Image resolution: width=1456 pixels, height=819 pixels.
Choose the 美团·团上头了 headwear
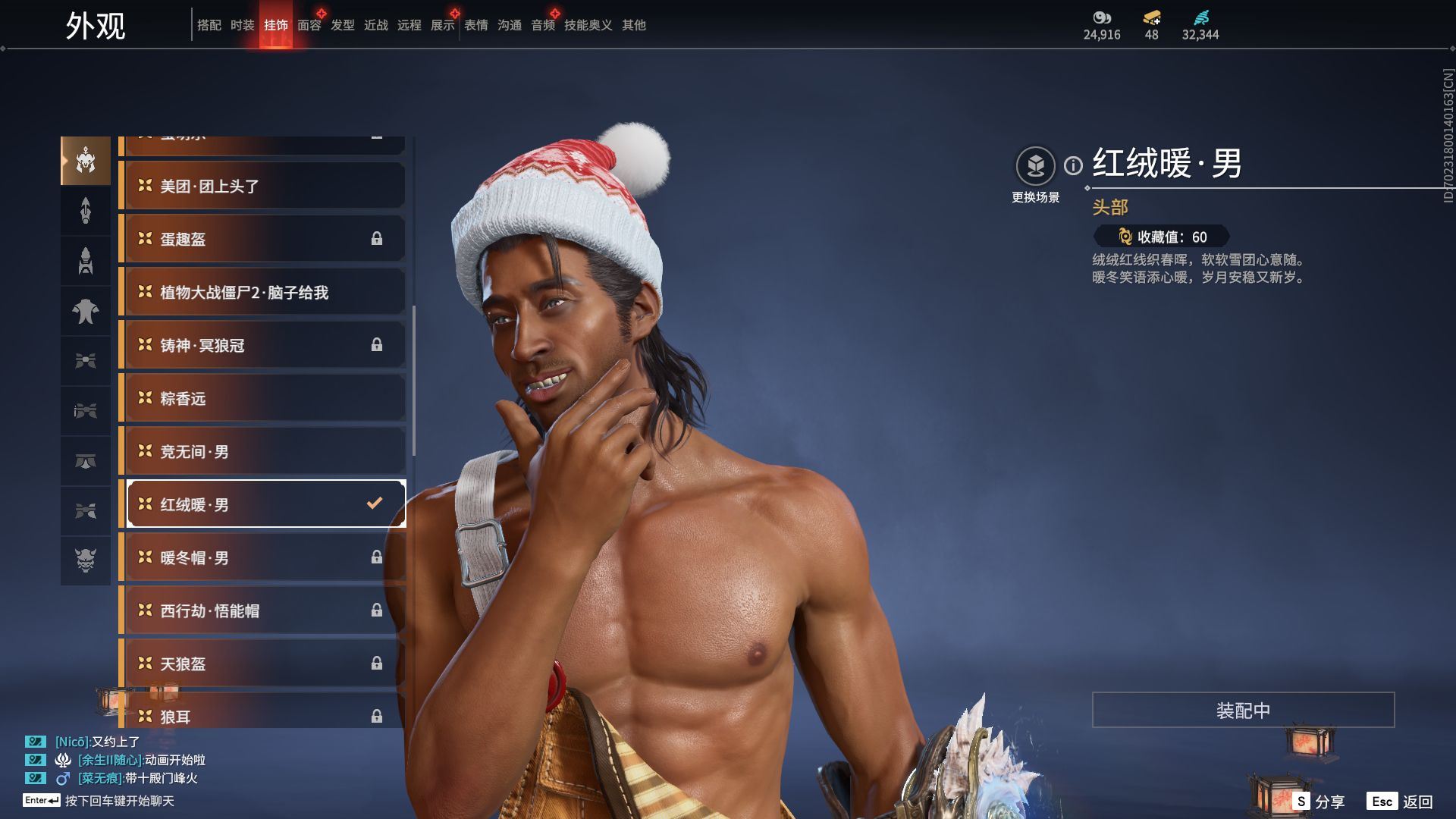[x=262, y=186]
